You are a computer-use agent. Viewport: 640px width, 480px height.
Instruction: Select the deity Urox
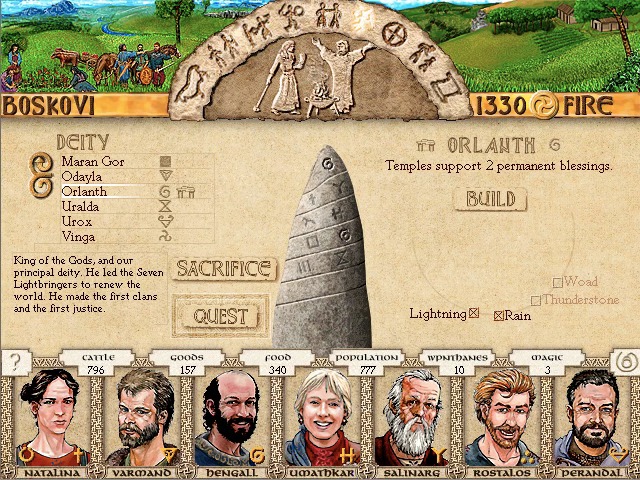tap(77, 221)
